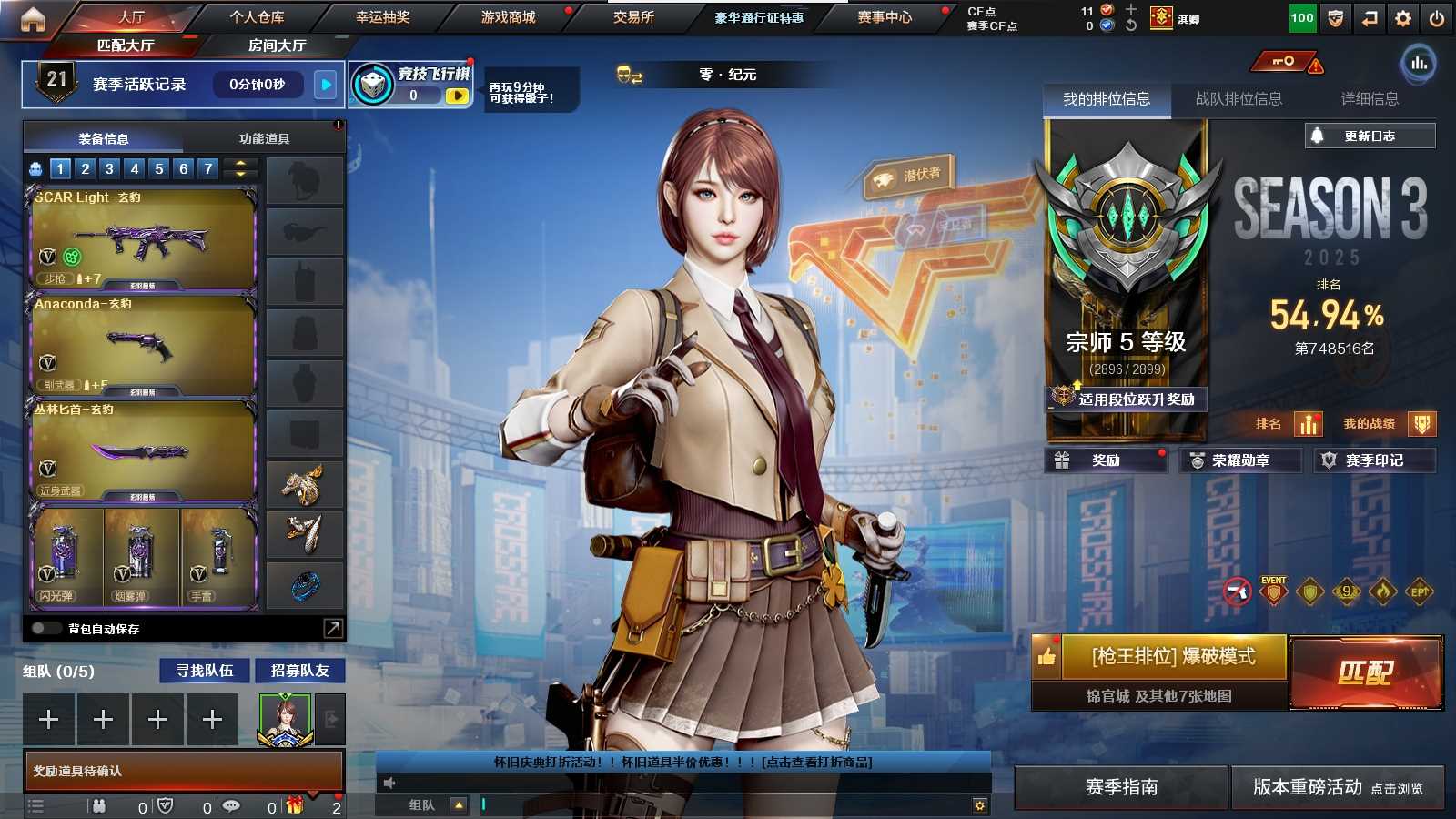This screenshot has height=819, width=1456.
Task: Change the [枪王排位] 爆破模式 game mode
Action: click(x=1173, y=657)
